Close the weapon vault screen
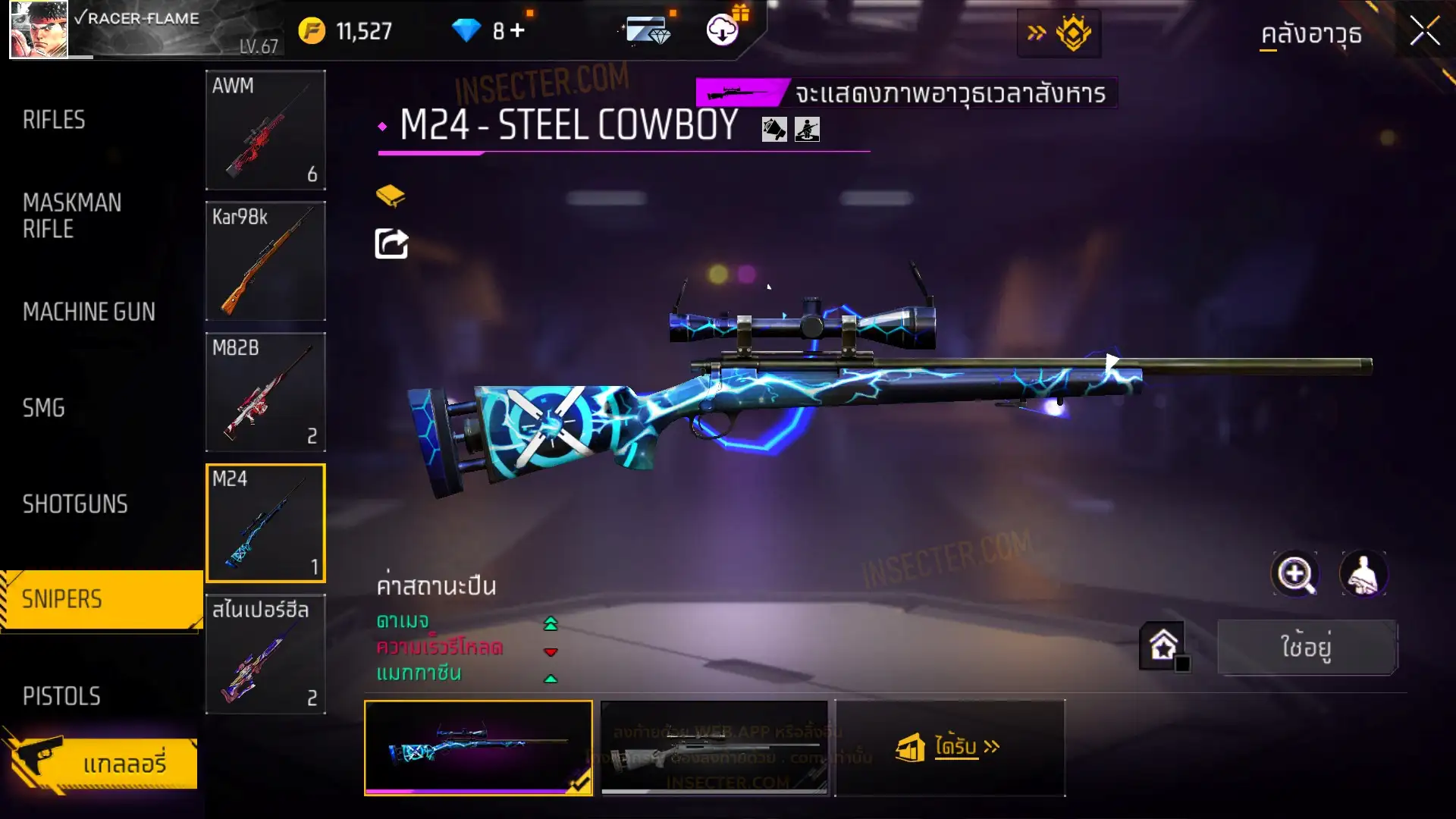1456x819 pixels. (1424, 32)
